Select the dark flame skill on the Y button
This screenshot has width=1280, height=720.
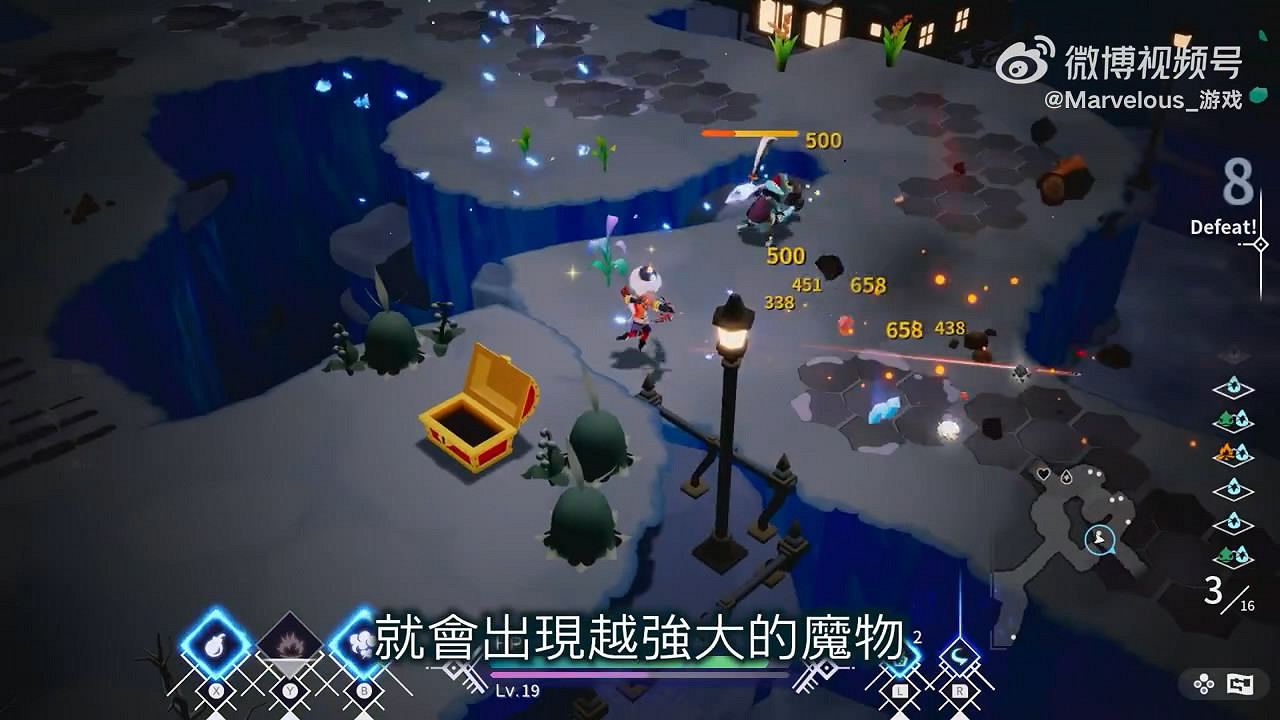(289, 644)
